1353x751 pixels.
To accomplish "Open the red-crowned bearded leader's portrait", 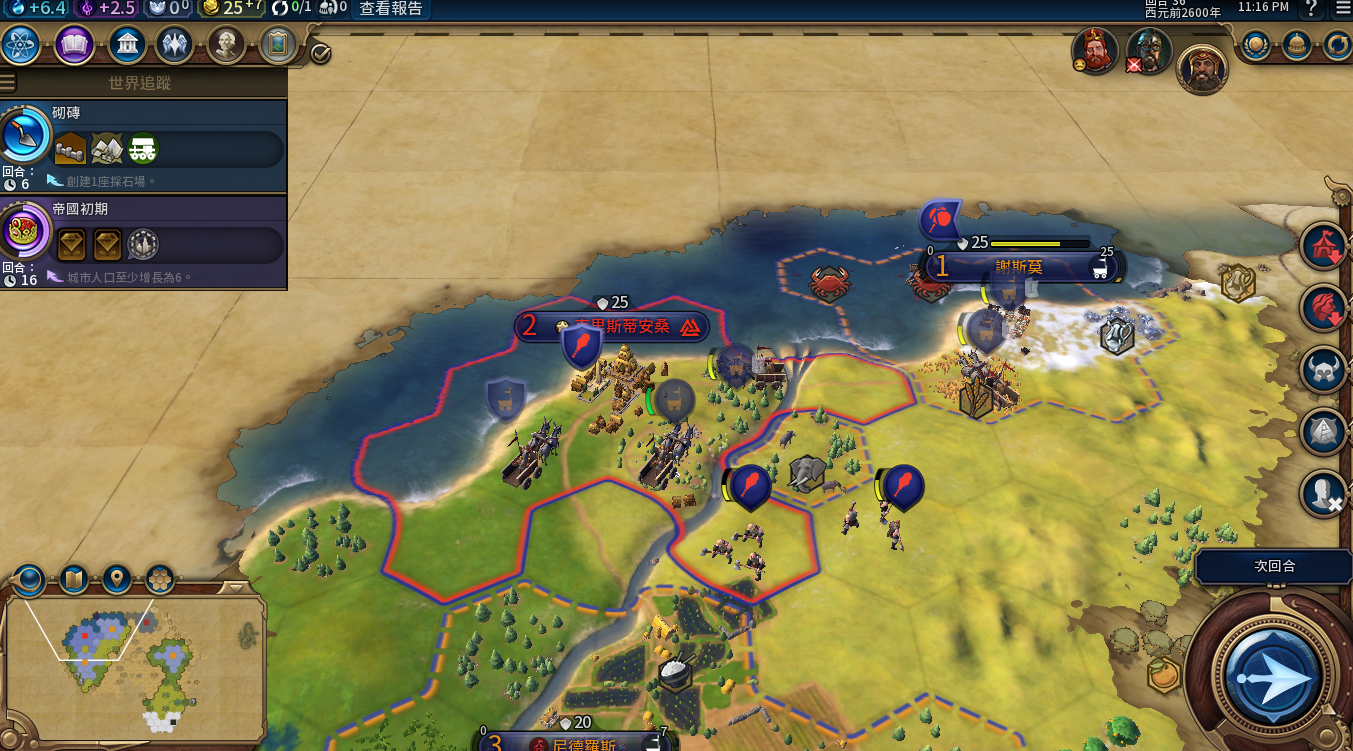I will pyautogui.click(x=1095, y=51).
